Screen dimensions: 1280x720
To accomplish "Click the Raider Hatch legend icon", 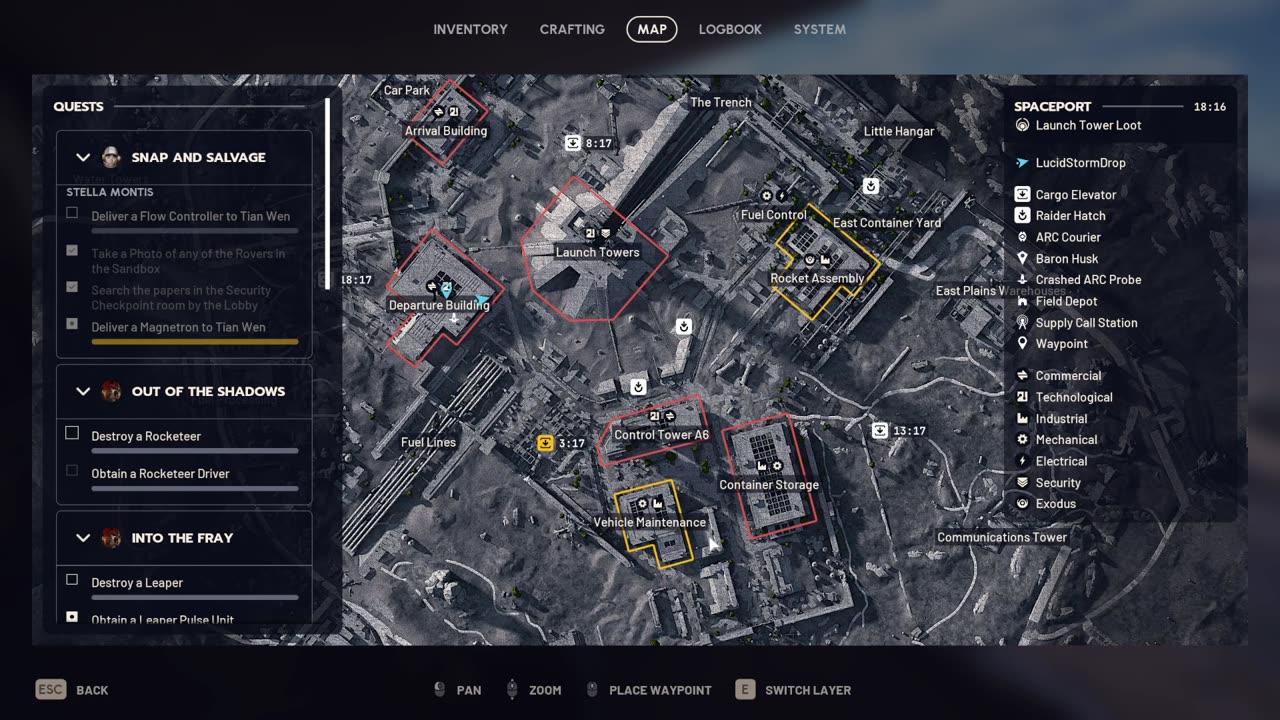I will tap(1022, 215).
